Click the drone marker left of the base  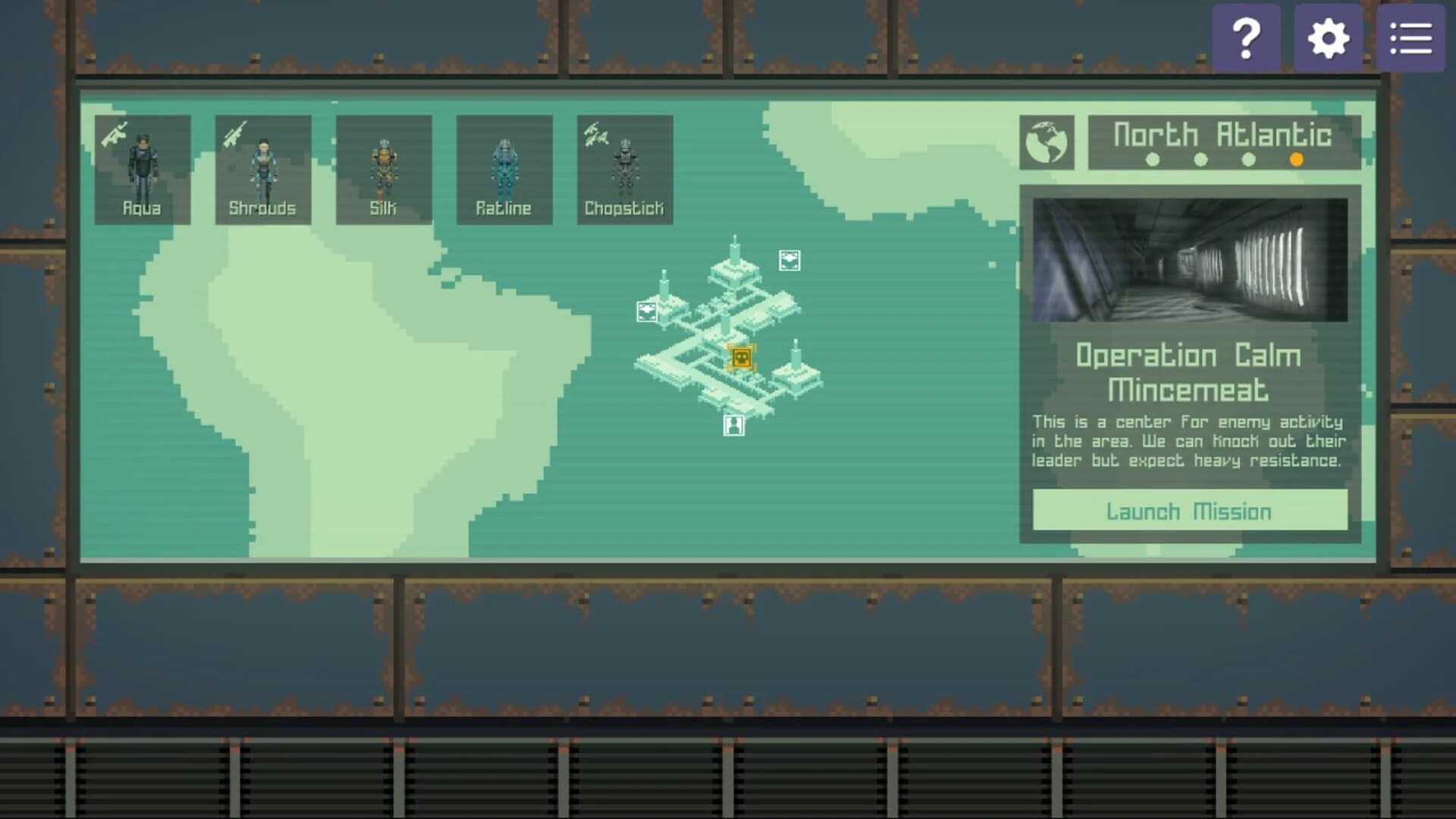tap(646, 310)
